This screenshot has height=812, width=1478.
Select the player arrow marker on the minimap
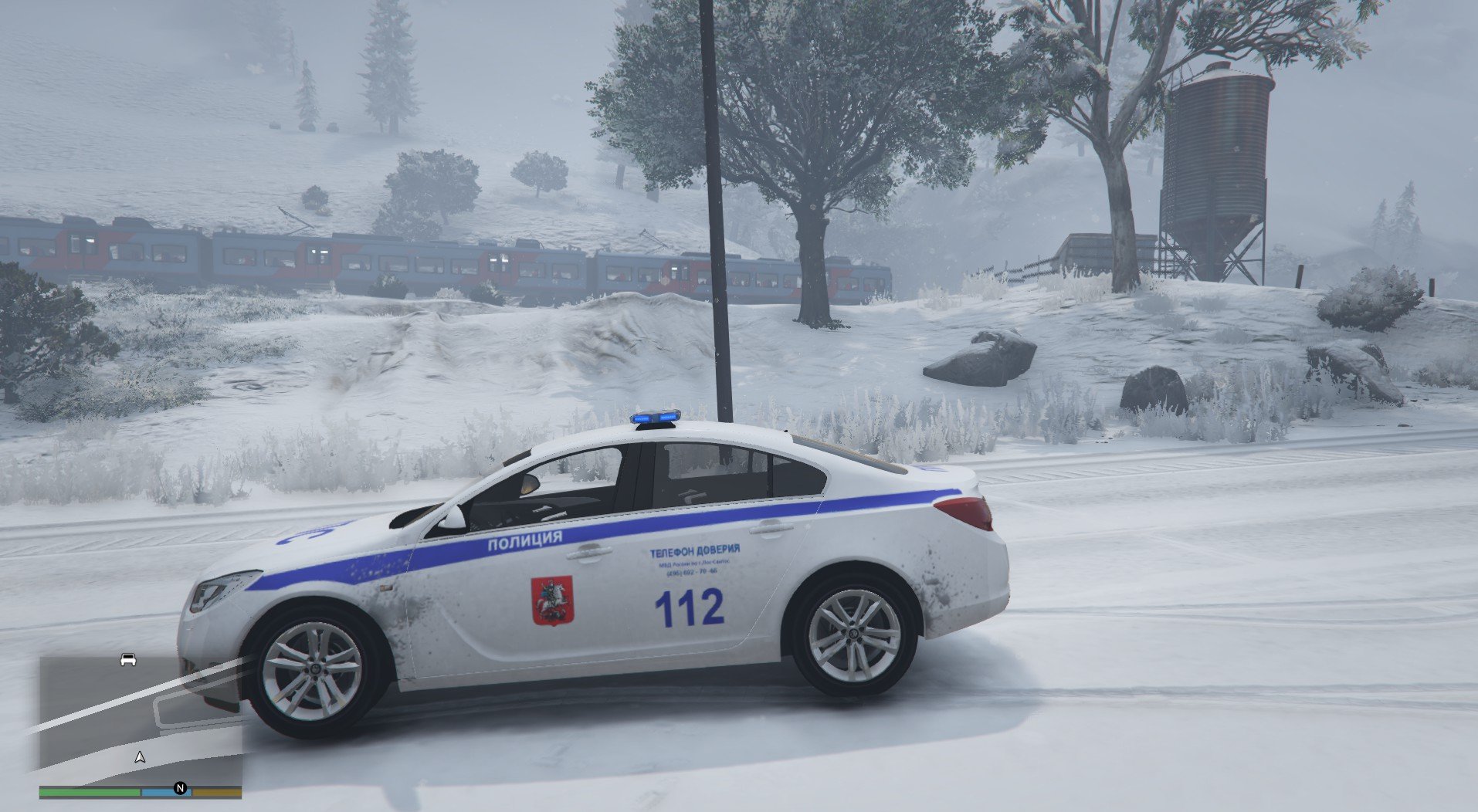(x=140, y=757)
